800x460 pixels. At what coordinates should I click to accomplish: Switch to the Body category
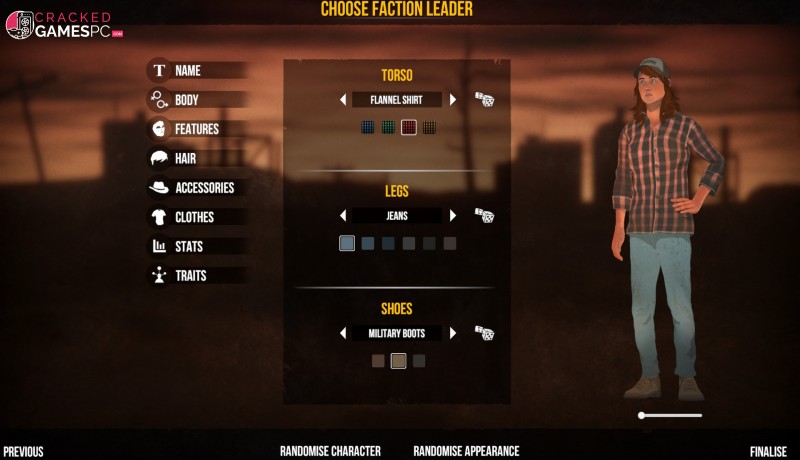186,100
